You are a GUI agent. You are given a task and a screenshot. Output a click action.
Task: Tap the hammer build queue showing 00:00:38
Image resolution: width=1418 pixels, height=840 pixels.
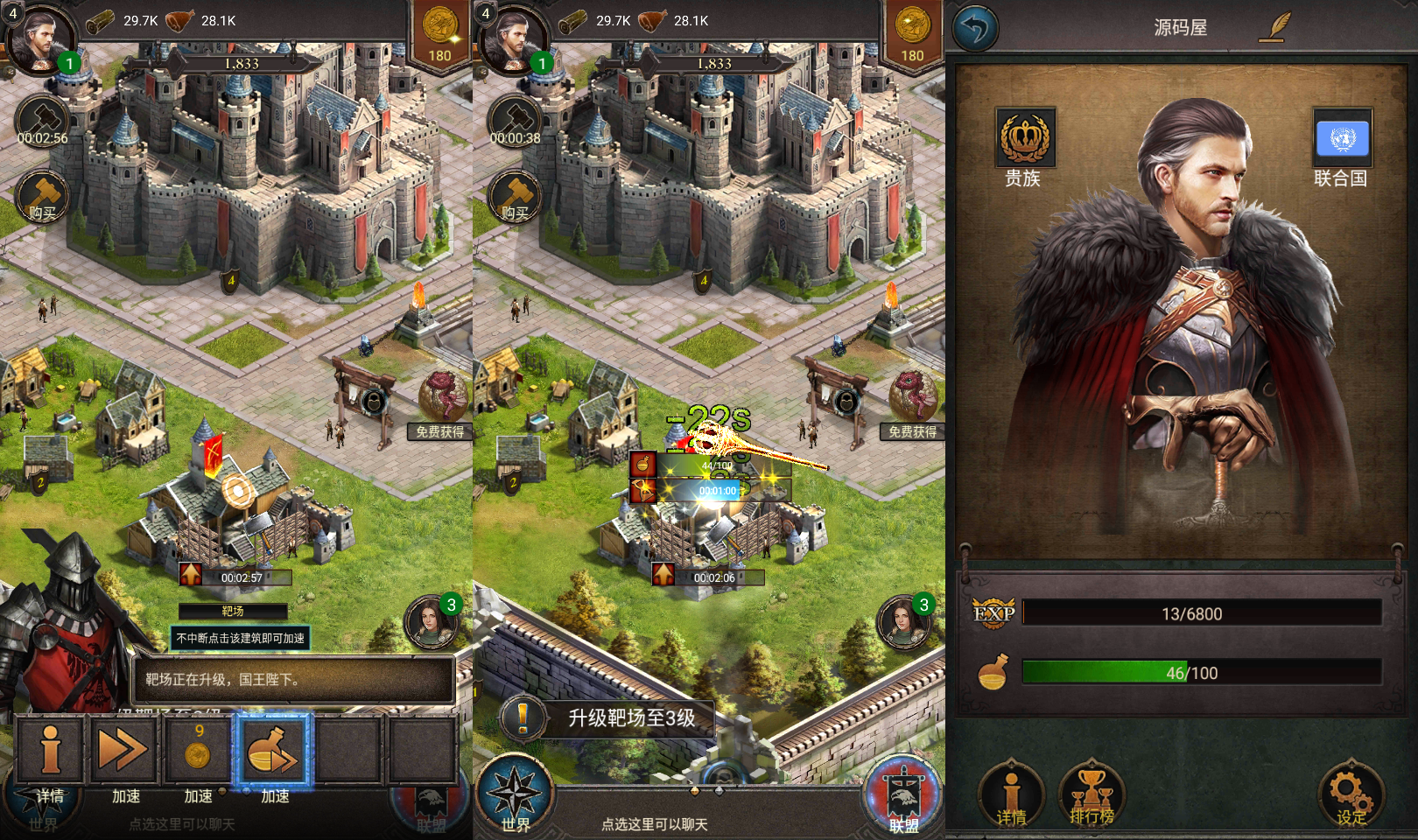pos(515,122)
